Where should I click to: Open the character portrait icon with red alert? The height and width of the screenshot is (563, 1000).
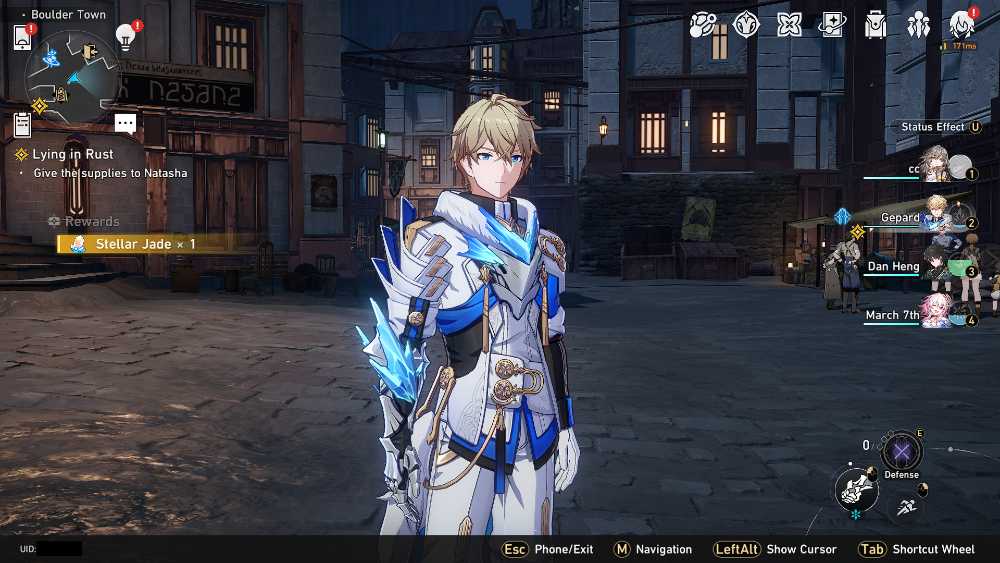pyautogui.click(x=962, y=25)
